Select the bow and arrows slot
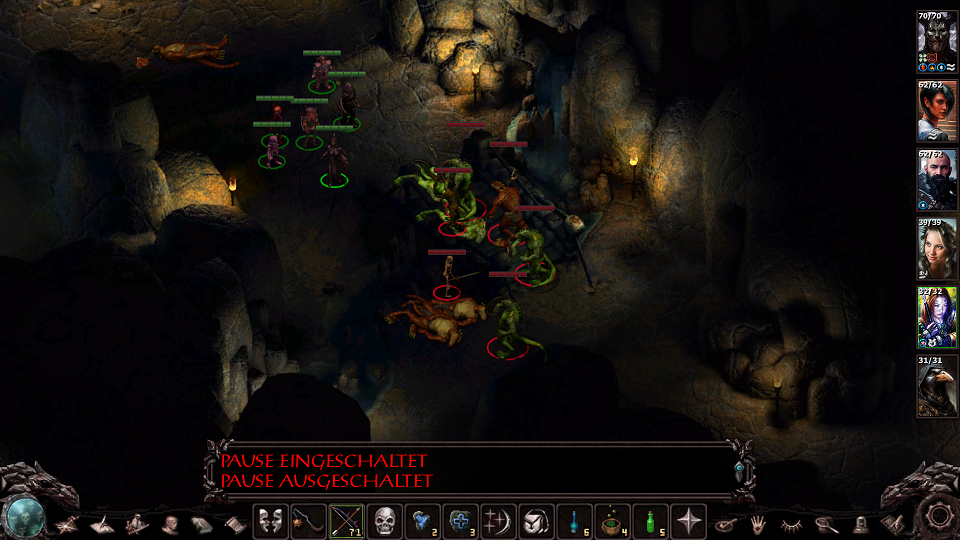Image resolution: width=960 pixels, height=540 pixels. click(x=346, y=521)
